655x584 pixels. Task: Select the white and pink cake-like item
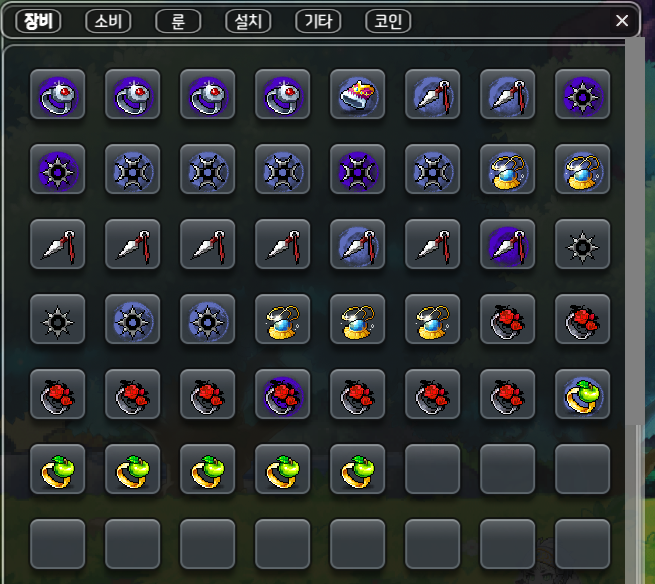[x=357, y=95]
